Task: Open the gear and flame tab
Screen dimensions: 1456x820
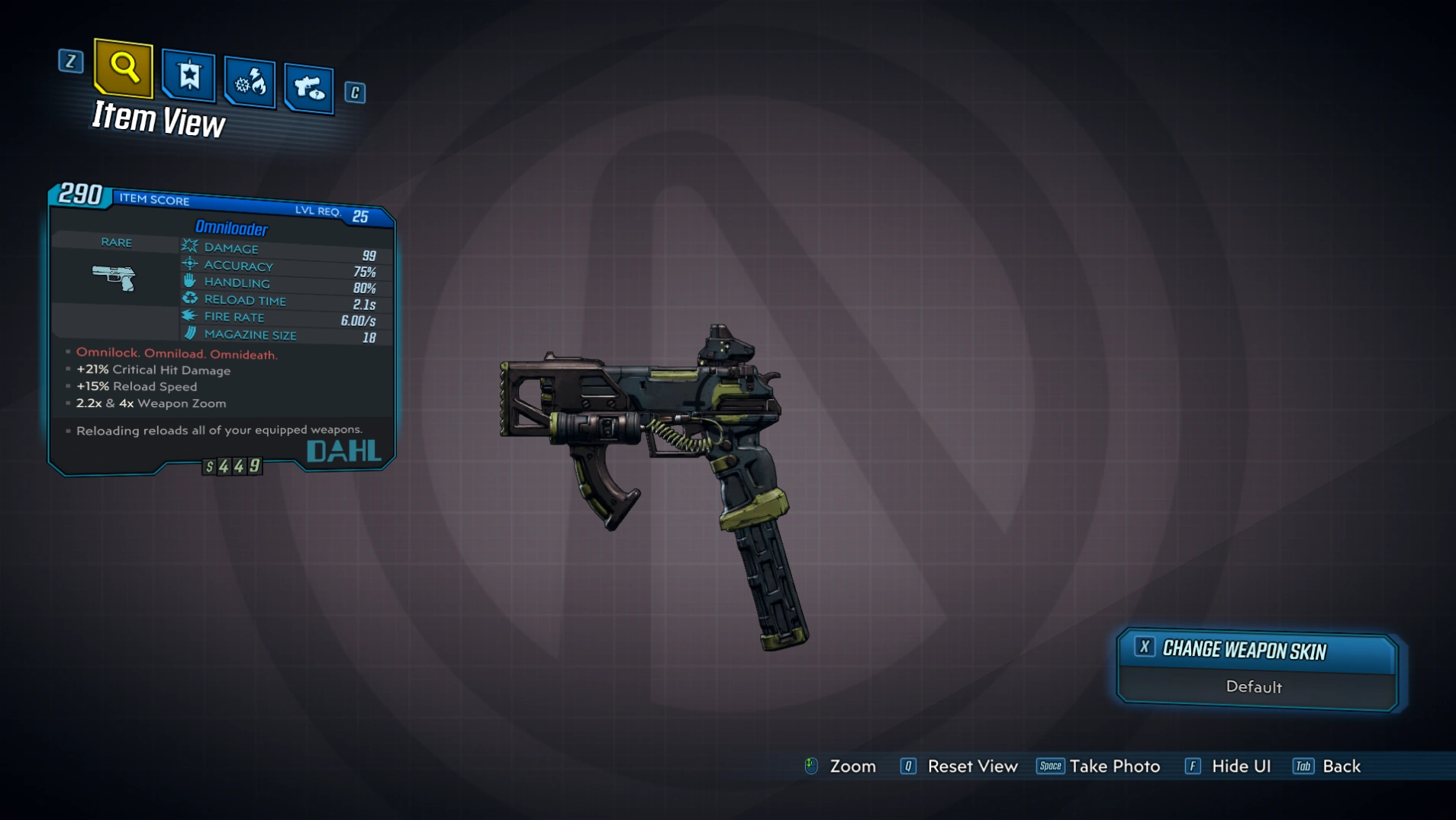Action: 250,82
